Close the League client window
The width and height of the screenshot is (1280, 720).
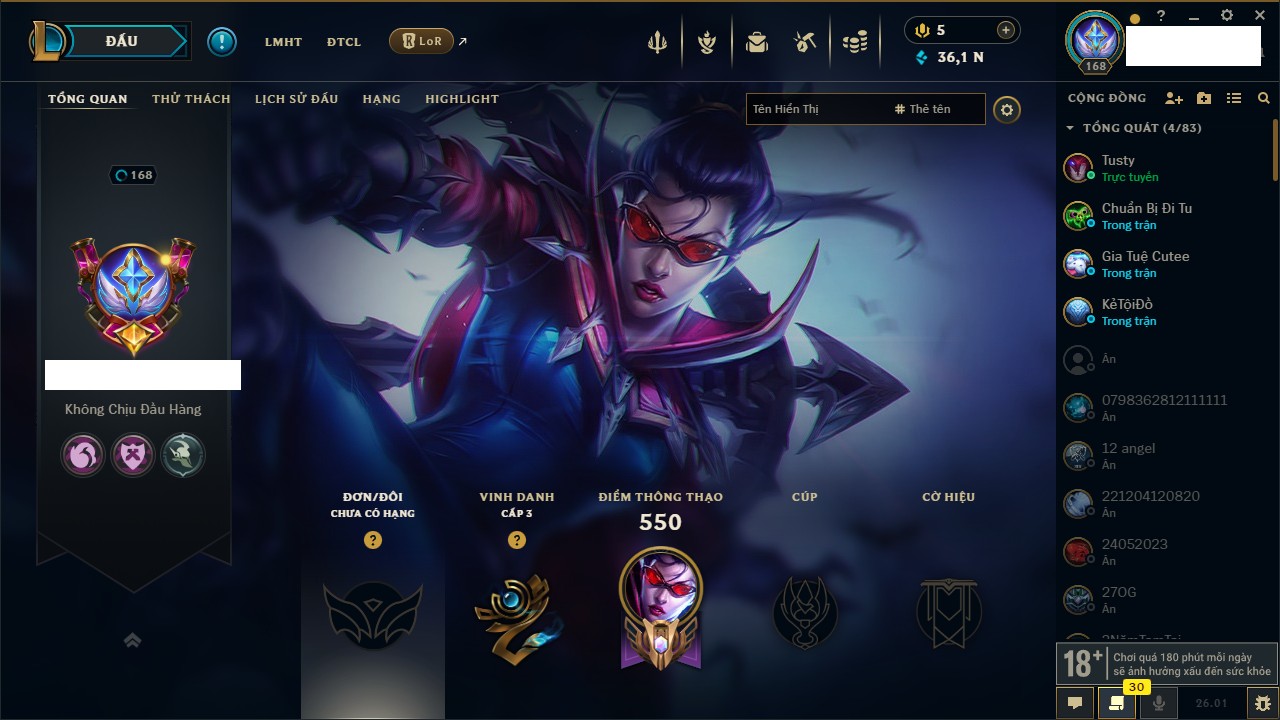(1259, 16)
